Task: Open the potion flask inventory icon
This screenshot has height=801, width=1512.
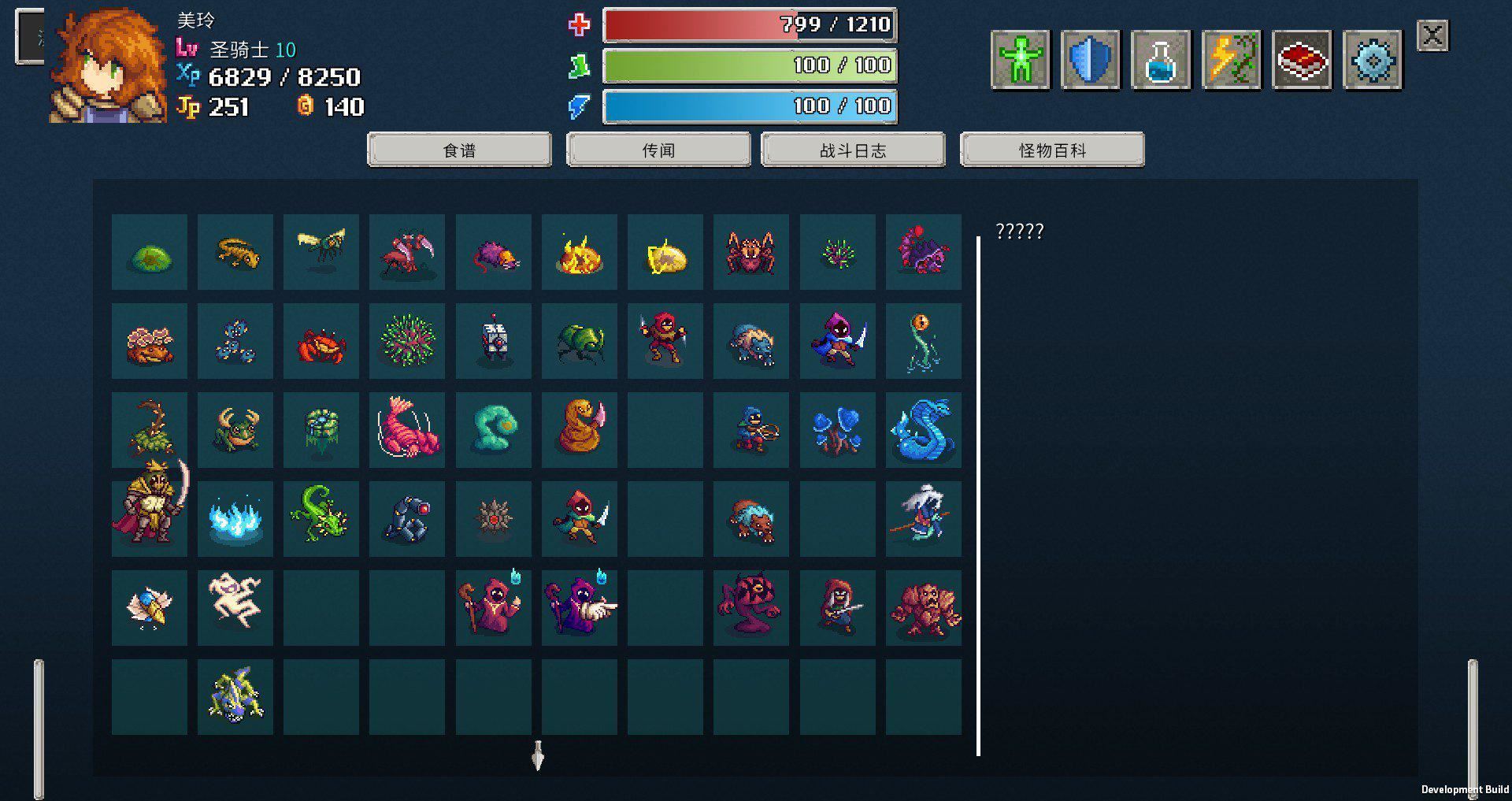Action: click(x=1161, y=59)
